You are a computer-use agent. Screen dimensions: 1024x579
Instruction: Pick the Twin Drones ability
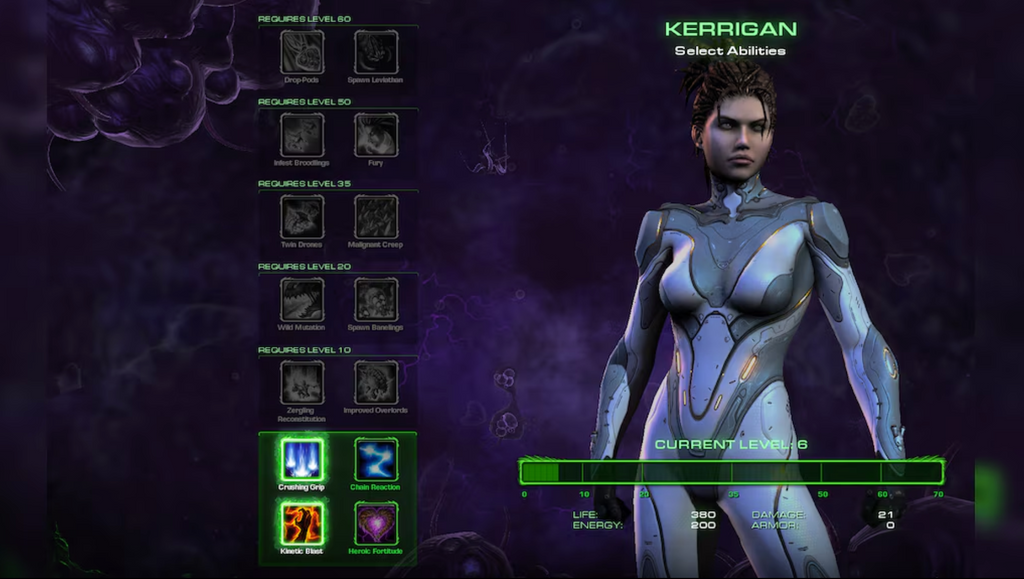click(302, 216)
